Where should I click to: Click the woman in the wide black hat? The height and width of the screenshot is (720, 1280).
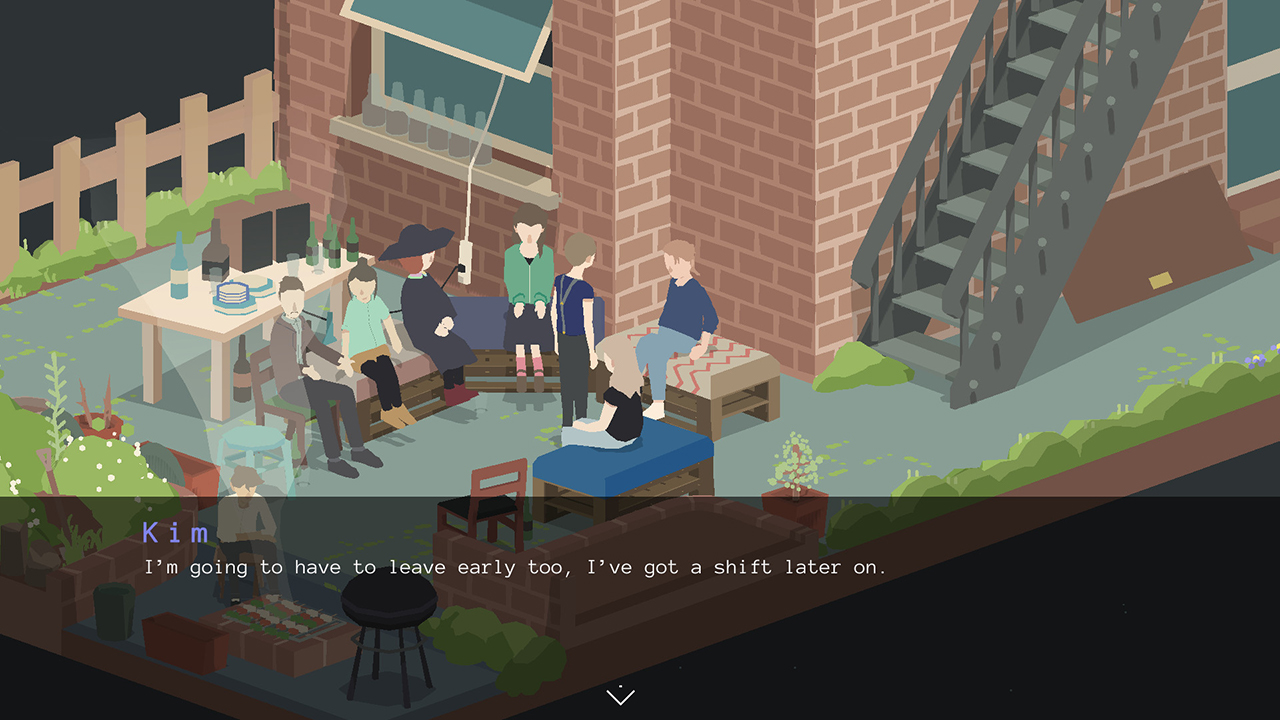click(420, 300)
